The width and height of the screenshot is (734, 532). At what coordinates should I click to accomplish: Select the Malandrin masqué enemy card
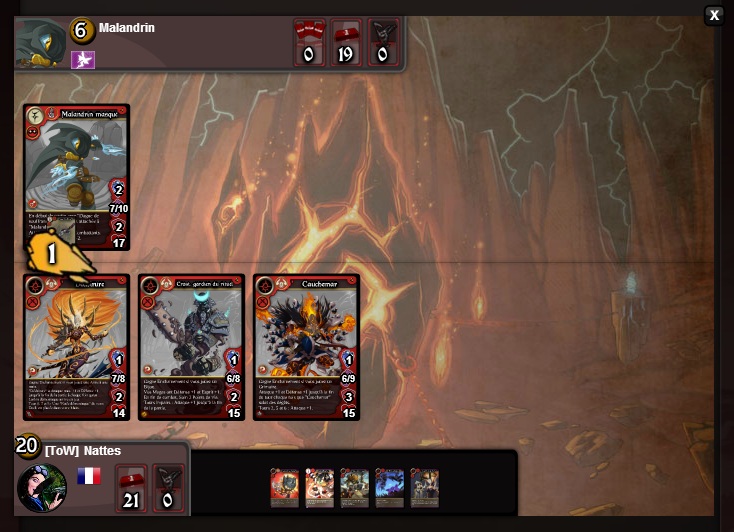77,160
